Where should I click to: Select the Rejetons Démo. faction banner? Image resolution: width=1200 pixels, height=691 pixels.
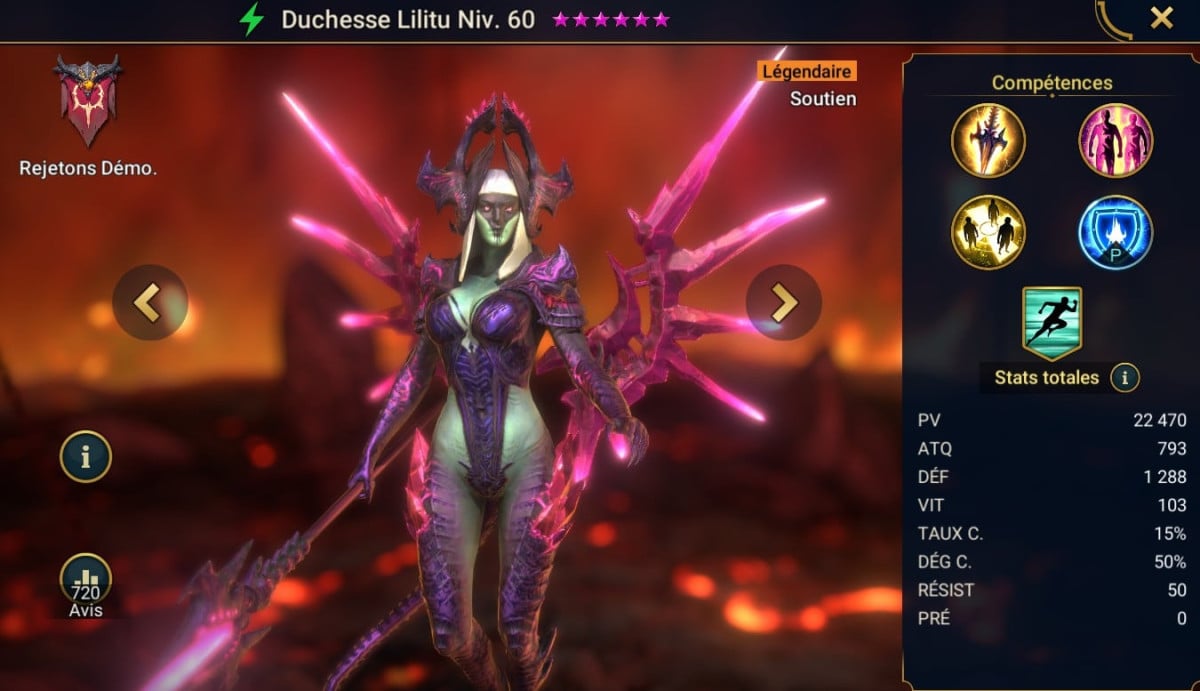click(x=88, y=102)
